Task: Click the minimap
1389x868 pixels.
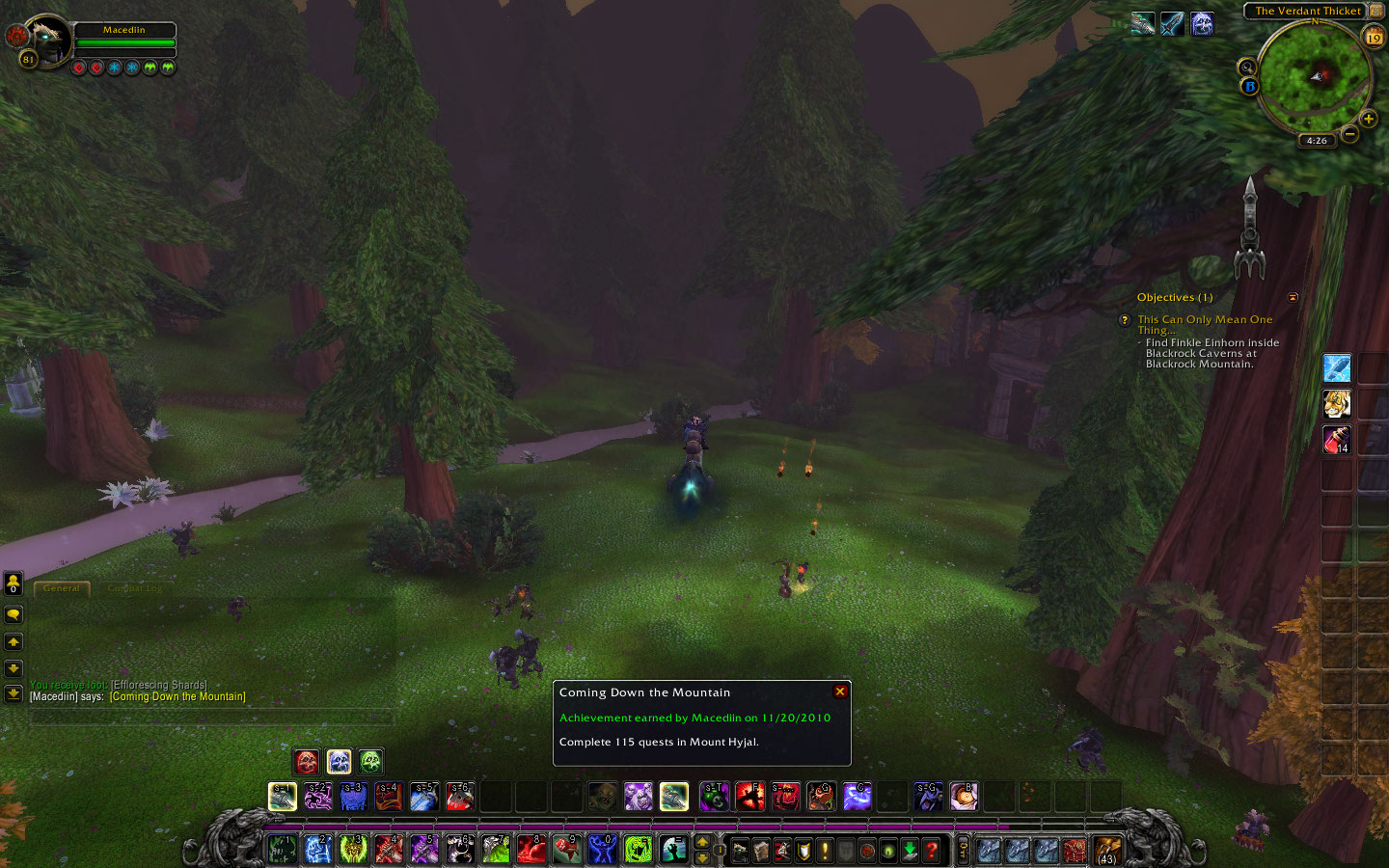Action: coord(1315,76)
